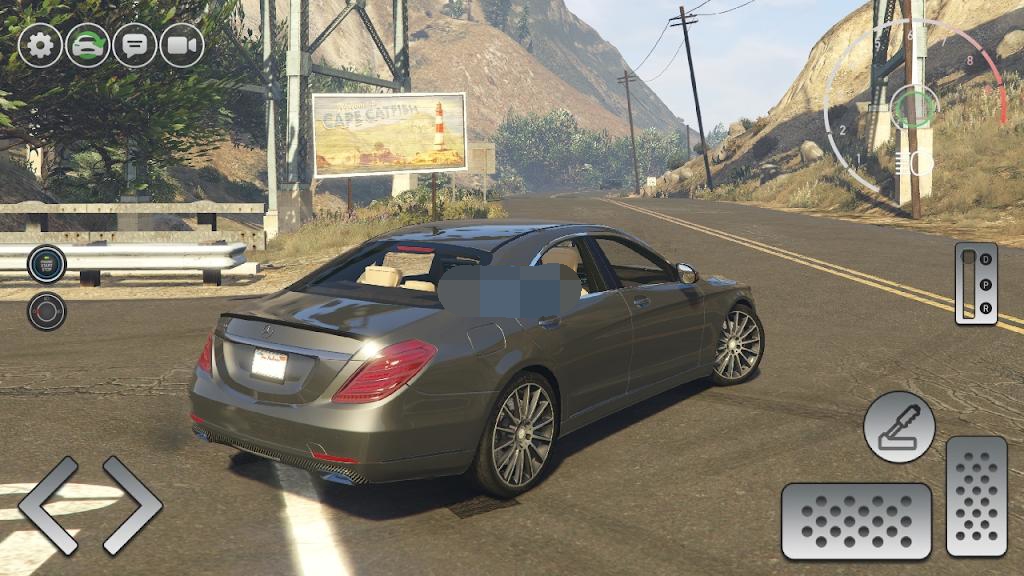Step on the tall accelerator pedal
This screenshot has width=1024, height=576.
click(977, 496)
